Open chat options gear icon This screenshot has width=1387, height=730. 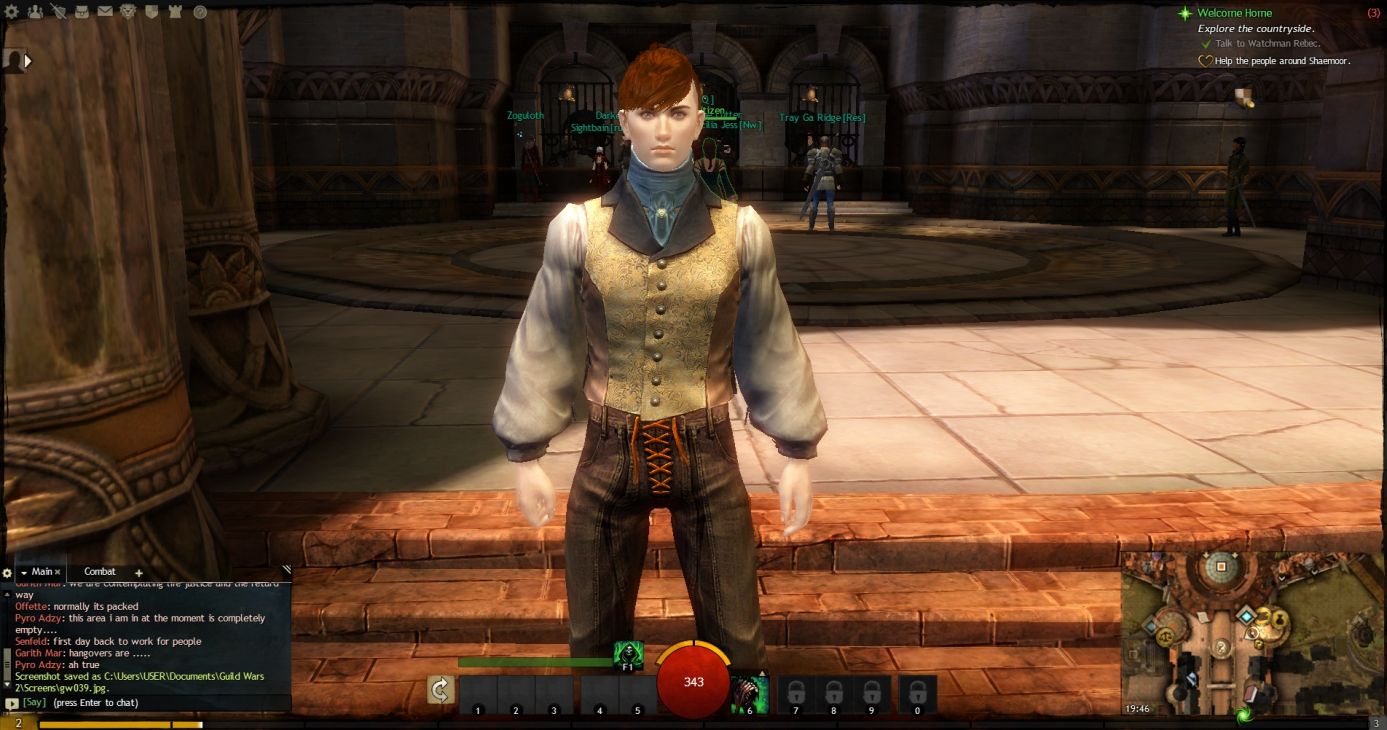[7, 573]
